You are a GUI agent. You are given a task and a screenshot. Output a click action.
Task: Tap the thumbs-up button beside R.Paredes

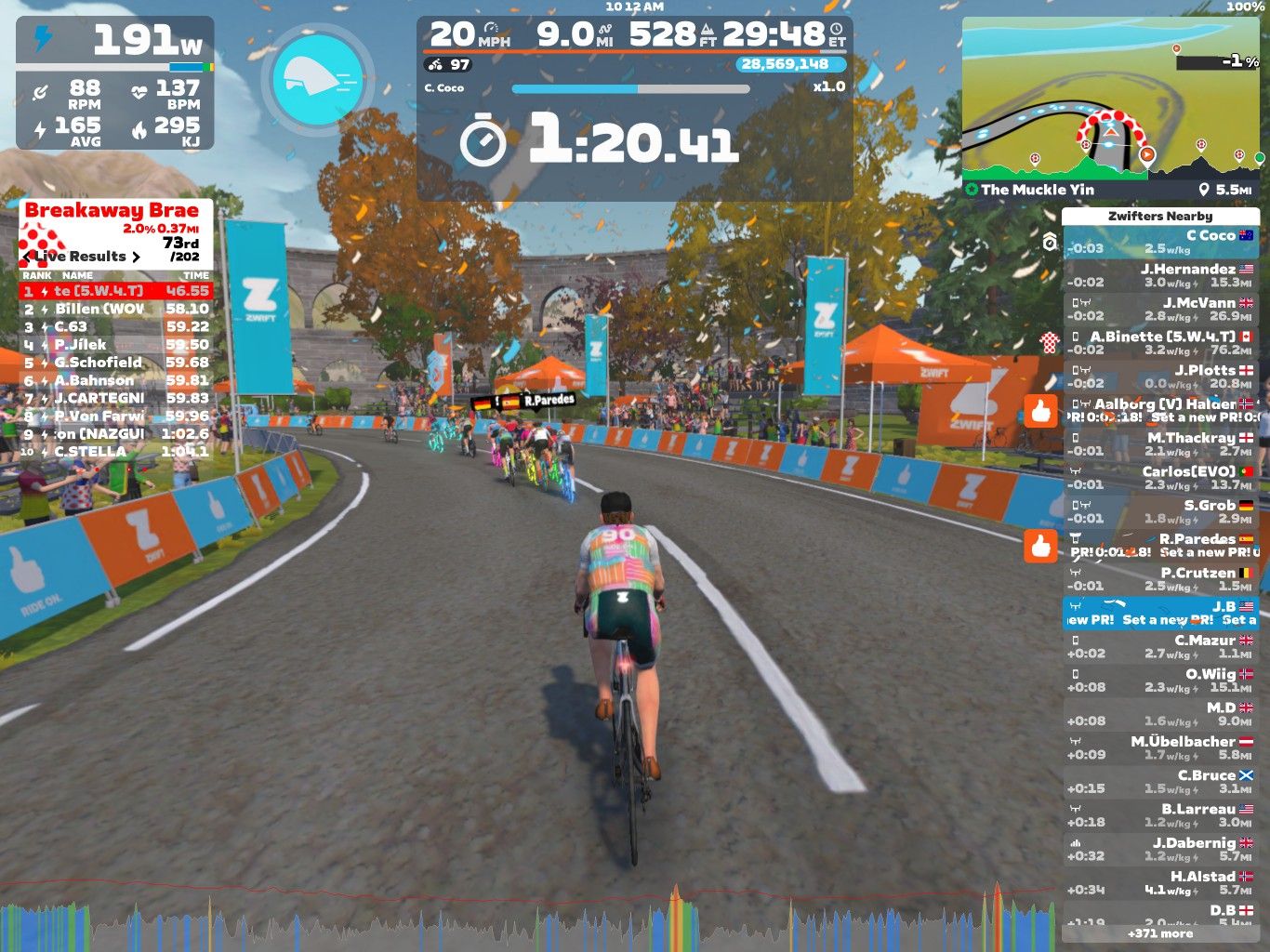pyautogui.click(x=1040, y=546)
